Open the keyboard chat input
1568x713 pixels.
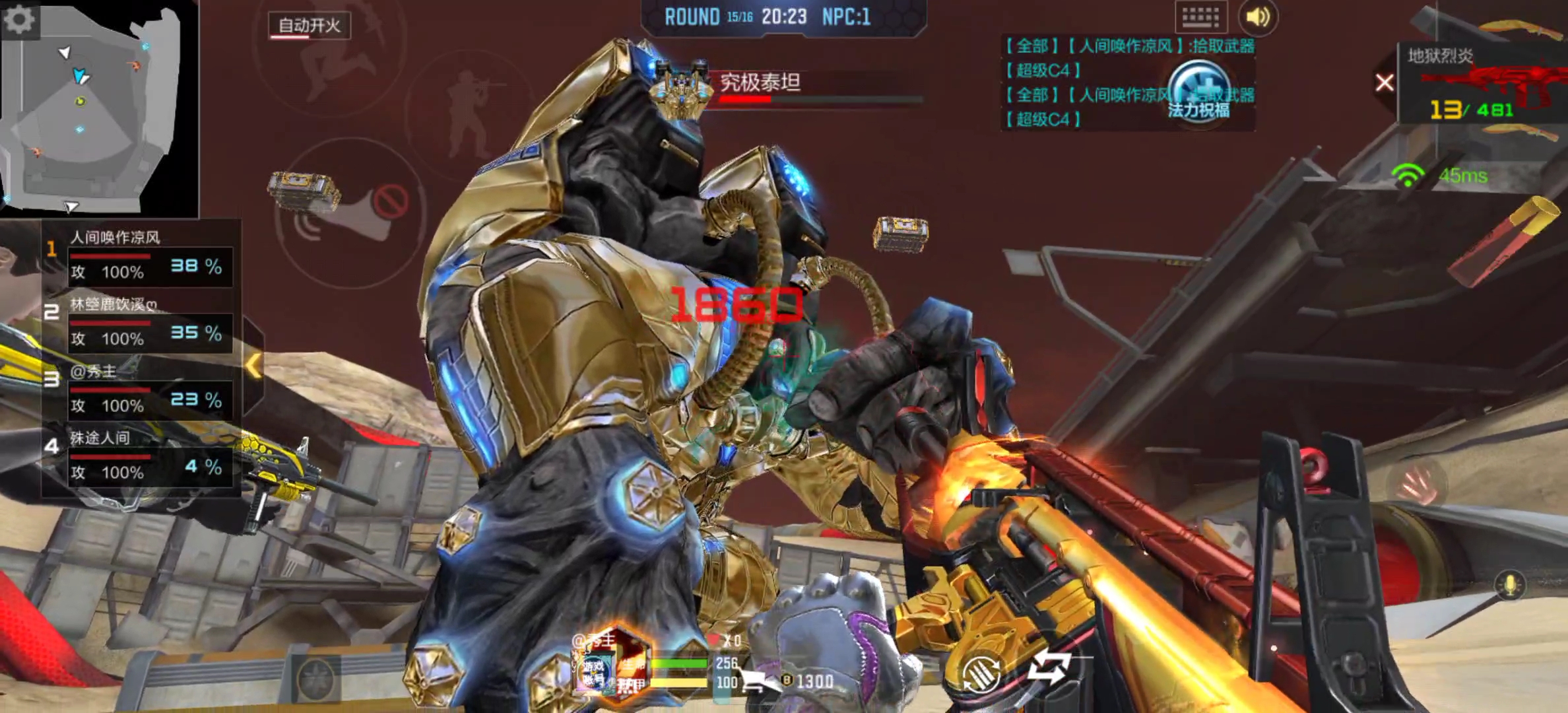[1200, 17]
